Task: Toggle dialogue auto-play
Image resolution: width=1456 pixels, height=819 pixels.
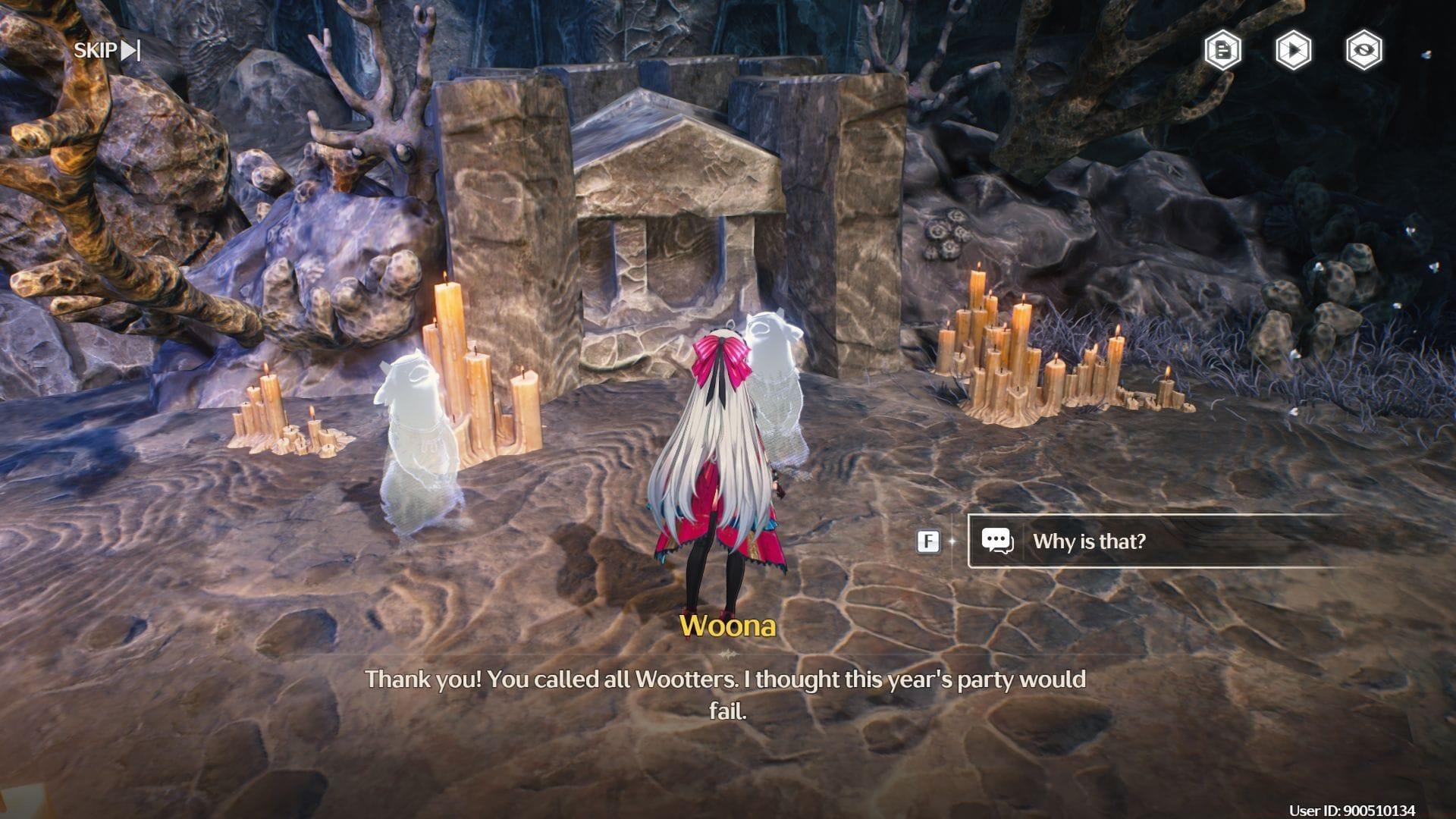Action: (x=1293, y=51)
